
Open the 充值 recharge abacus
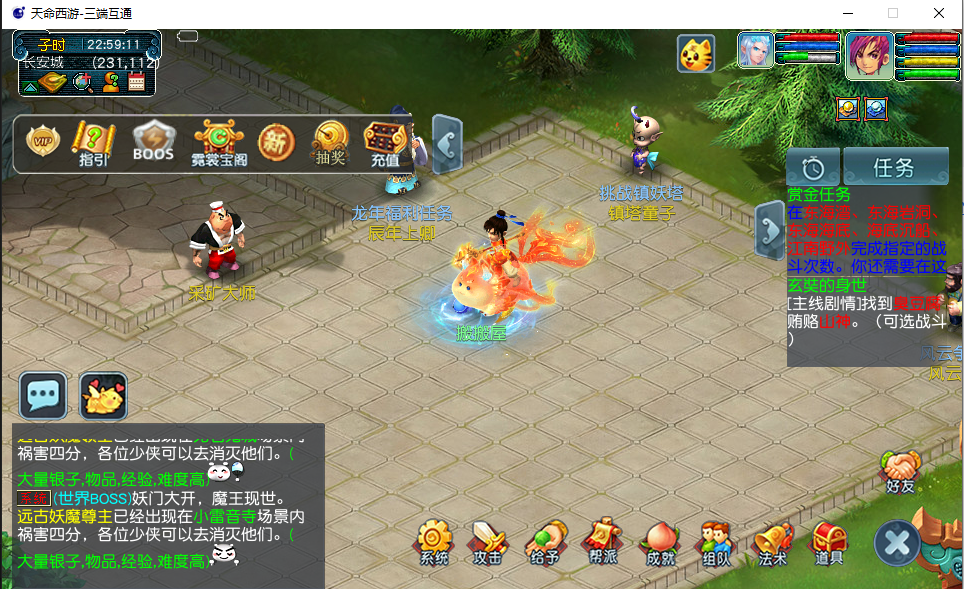(385, 143)
